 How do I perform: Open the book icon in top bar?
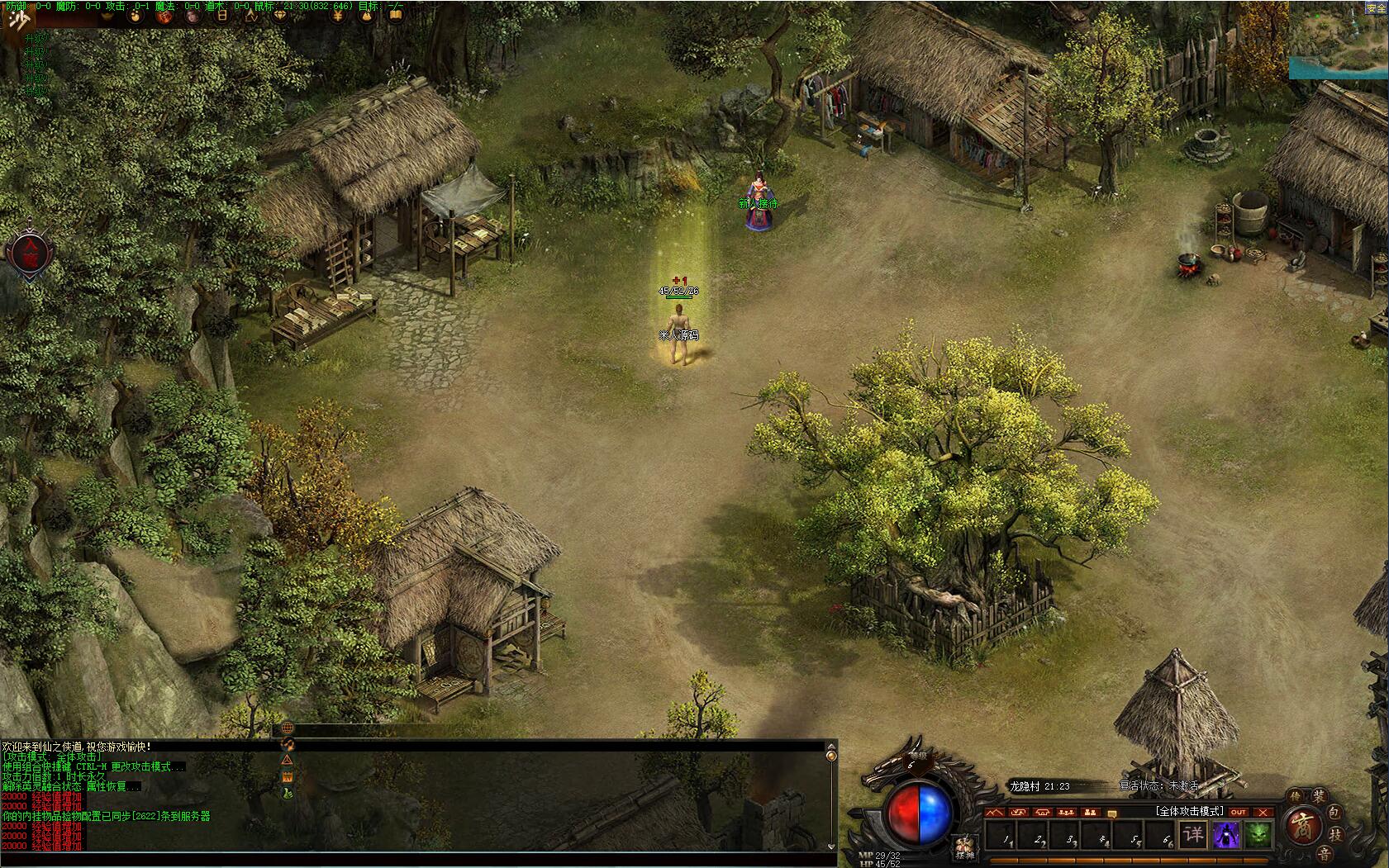pos(396,15)
